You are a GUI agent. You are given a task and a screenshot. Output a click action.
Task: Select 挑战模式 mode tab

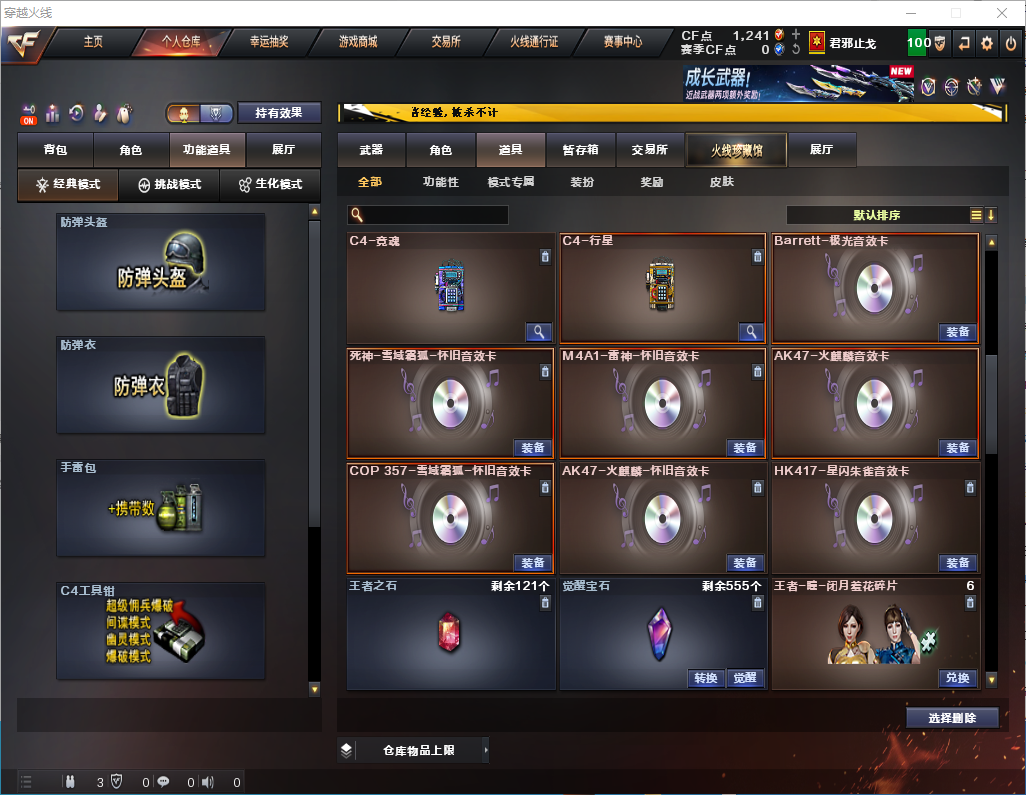point(170,185)
